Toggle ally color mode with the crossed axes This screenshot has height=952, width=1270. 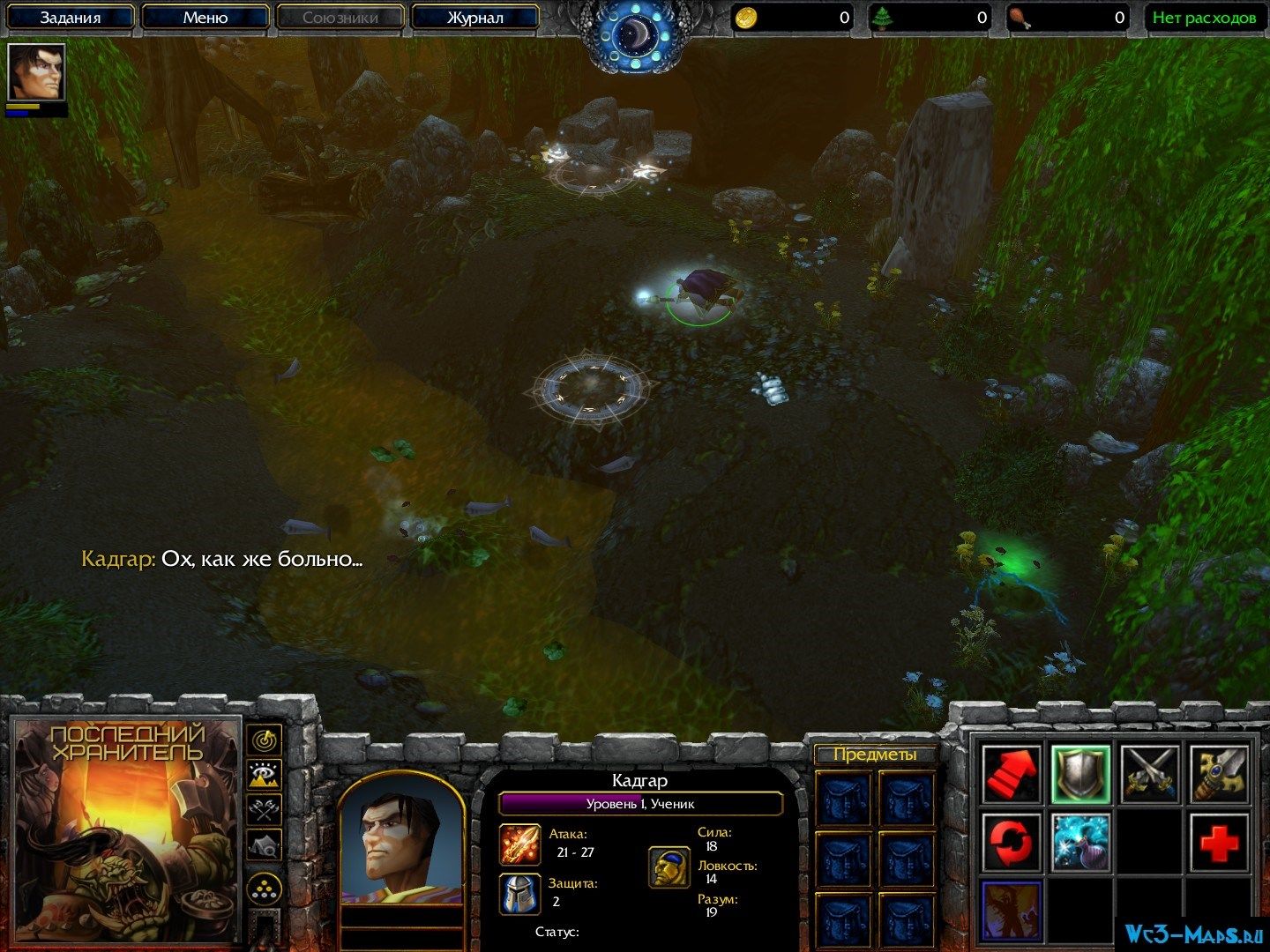pos(265,809)
